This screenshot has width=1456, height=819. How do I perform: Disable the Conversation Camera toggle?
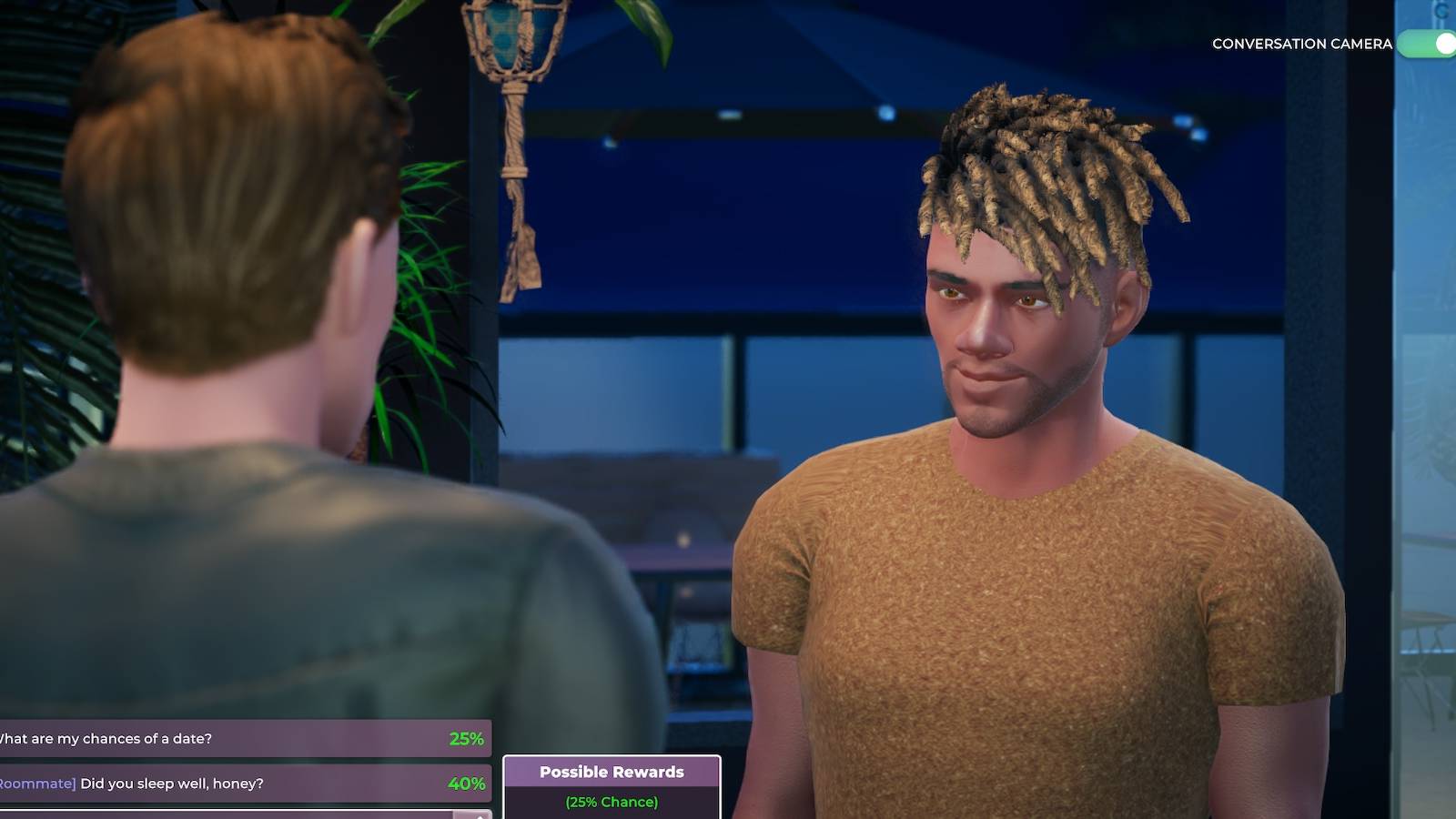(x=1427, y=43)
